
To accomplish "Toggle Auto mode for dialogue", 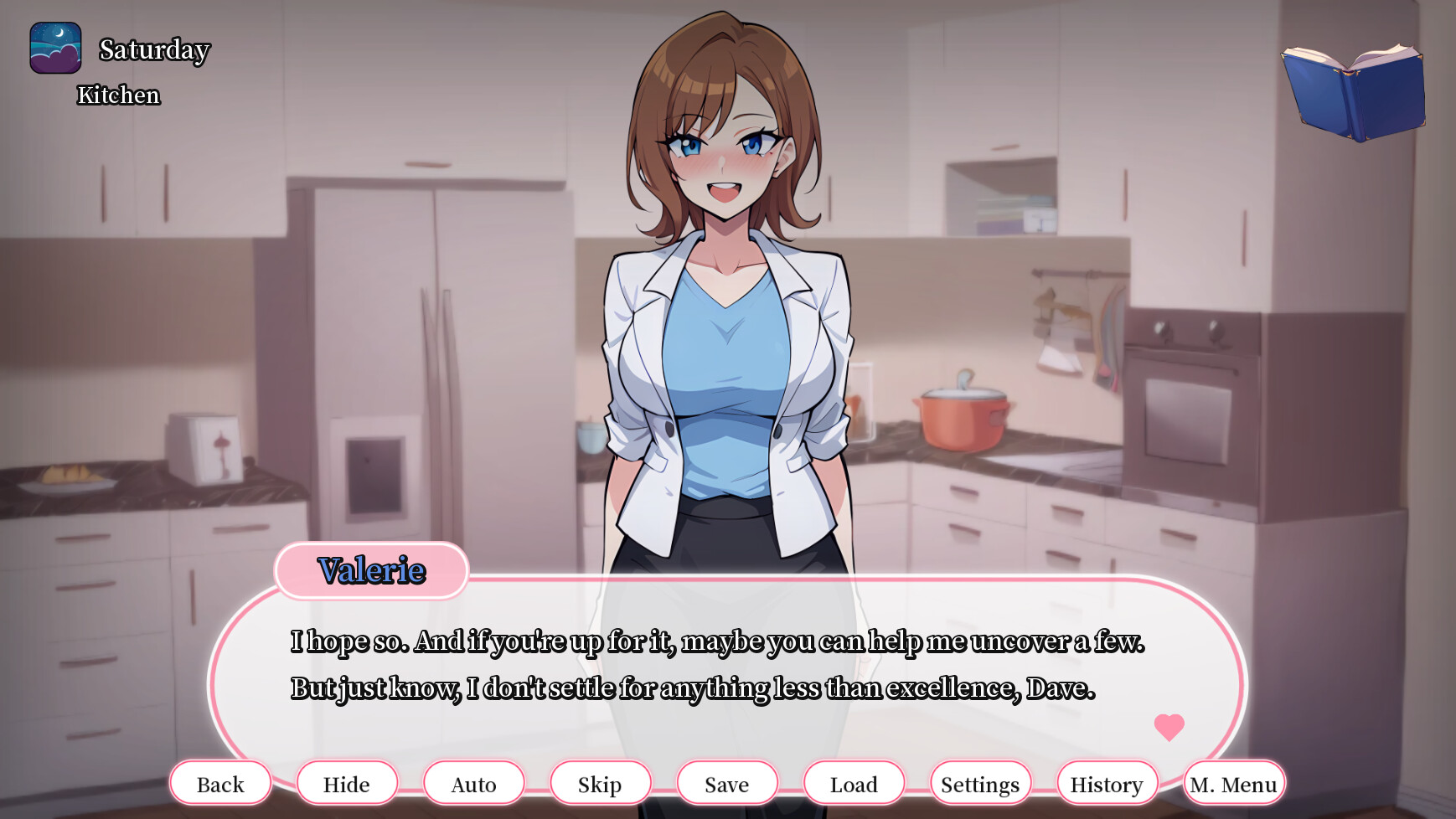I will click(473, 784).
